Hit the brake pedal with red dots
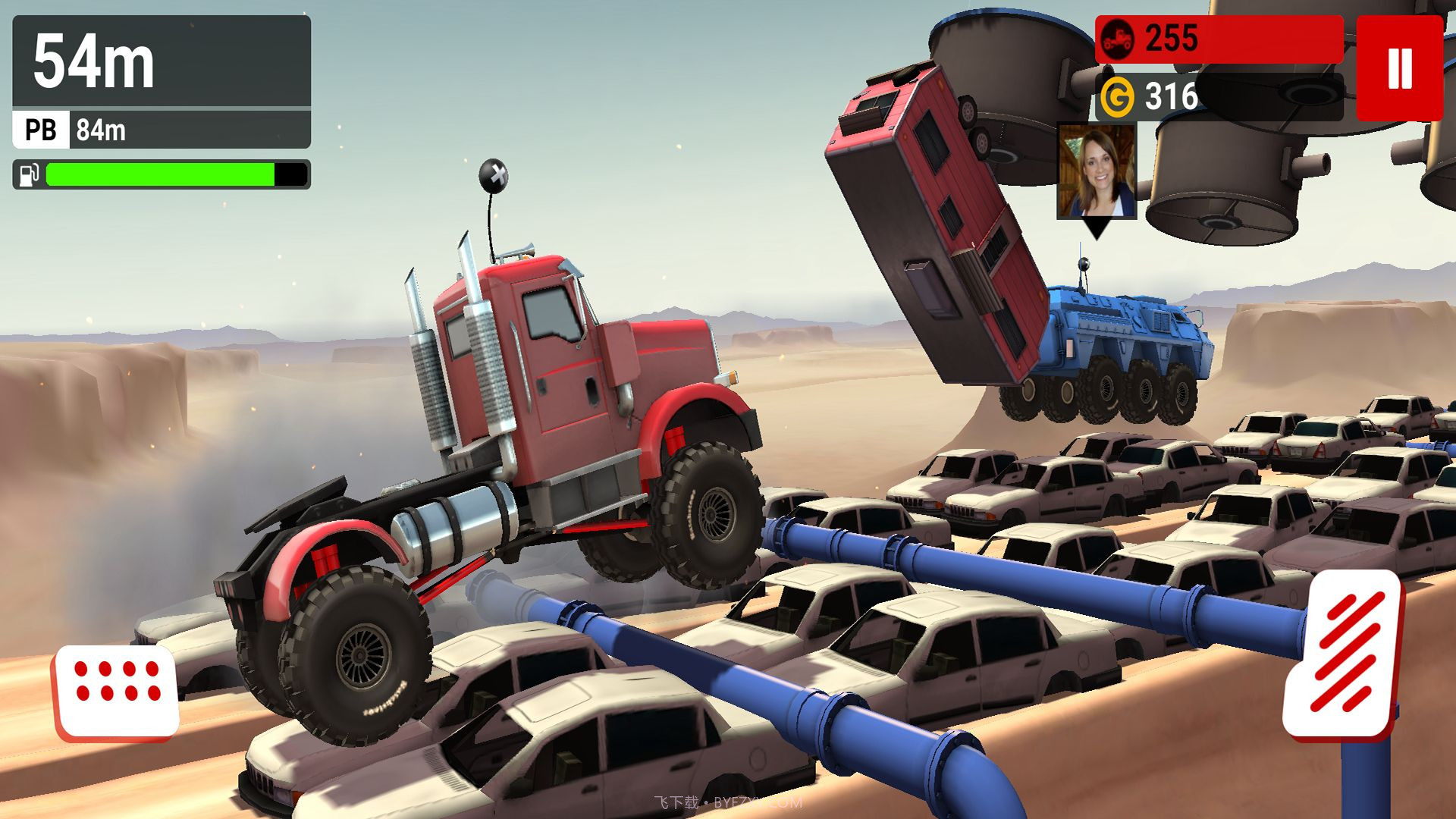This screenshot has height=819, width=1456. point(116,692)
